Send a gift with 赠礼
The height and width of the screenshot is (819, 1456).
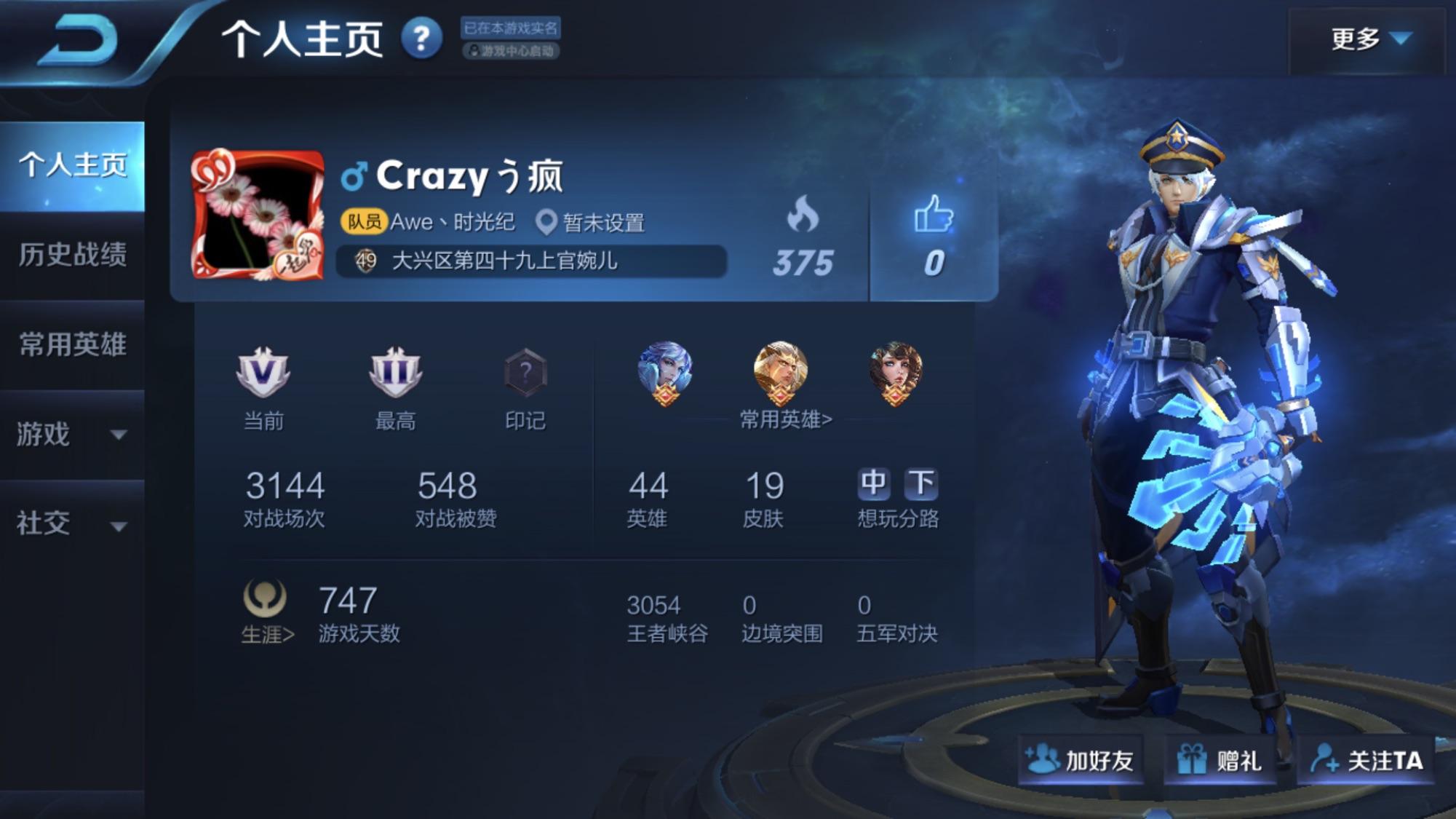[x=1220, y=761]
